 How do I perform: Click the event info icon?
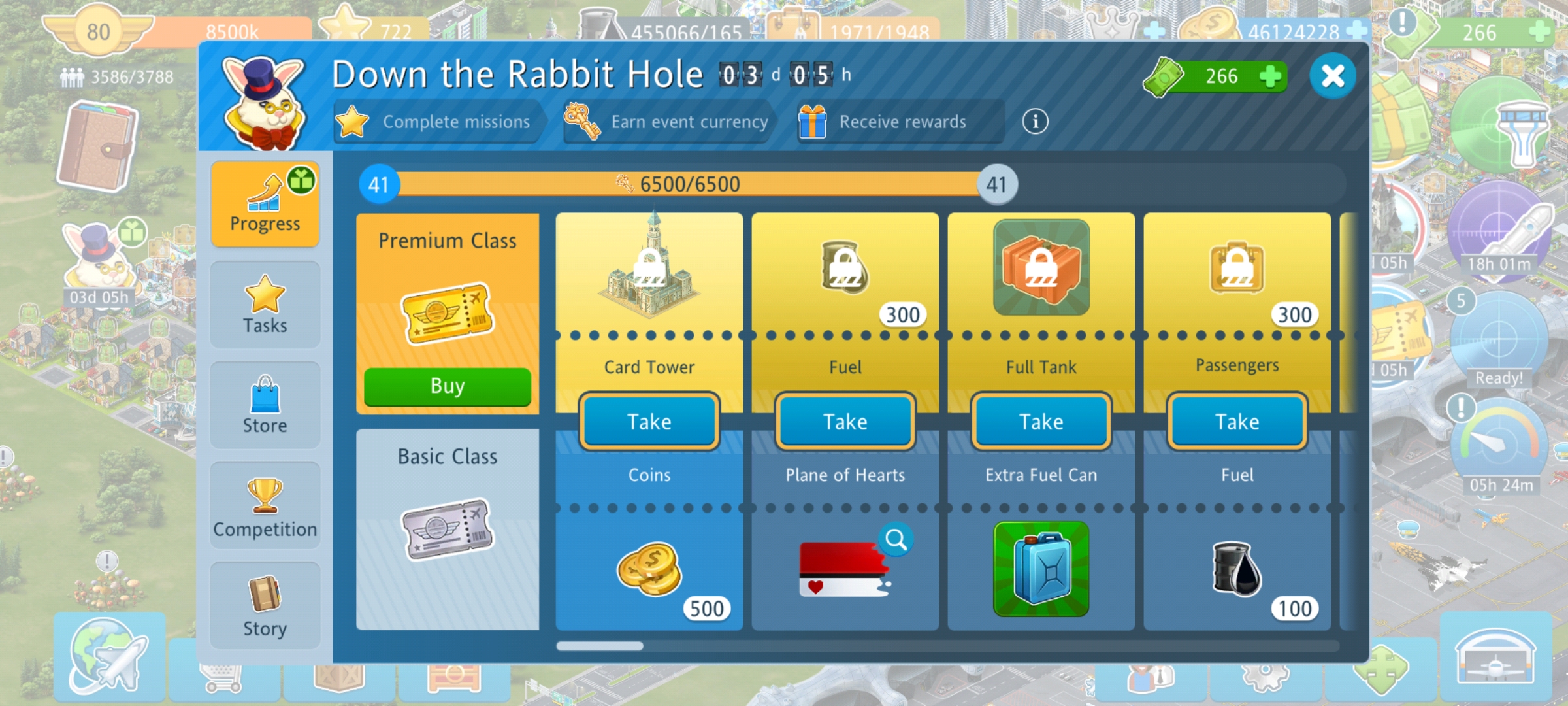(1035, 122)
